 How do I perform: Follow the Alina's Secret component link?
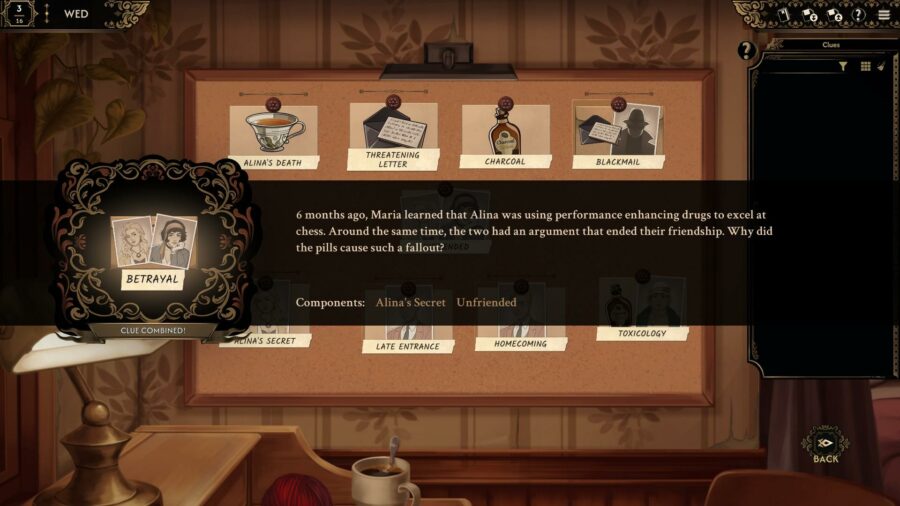[410, 302]
